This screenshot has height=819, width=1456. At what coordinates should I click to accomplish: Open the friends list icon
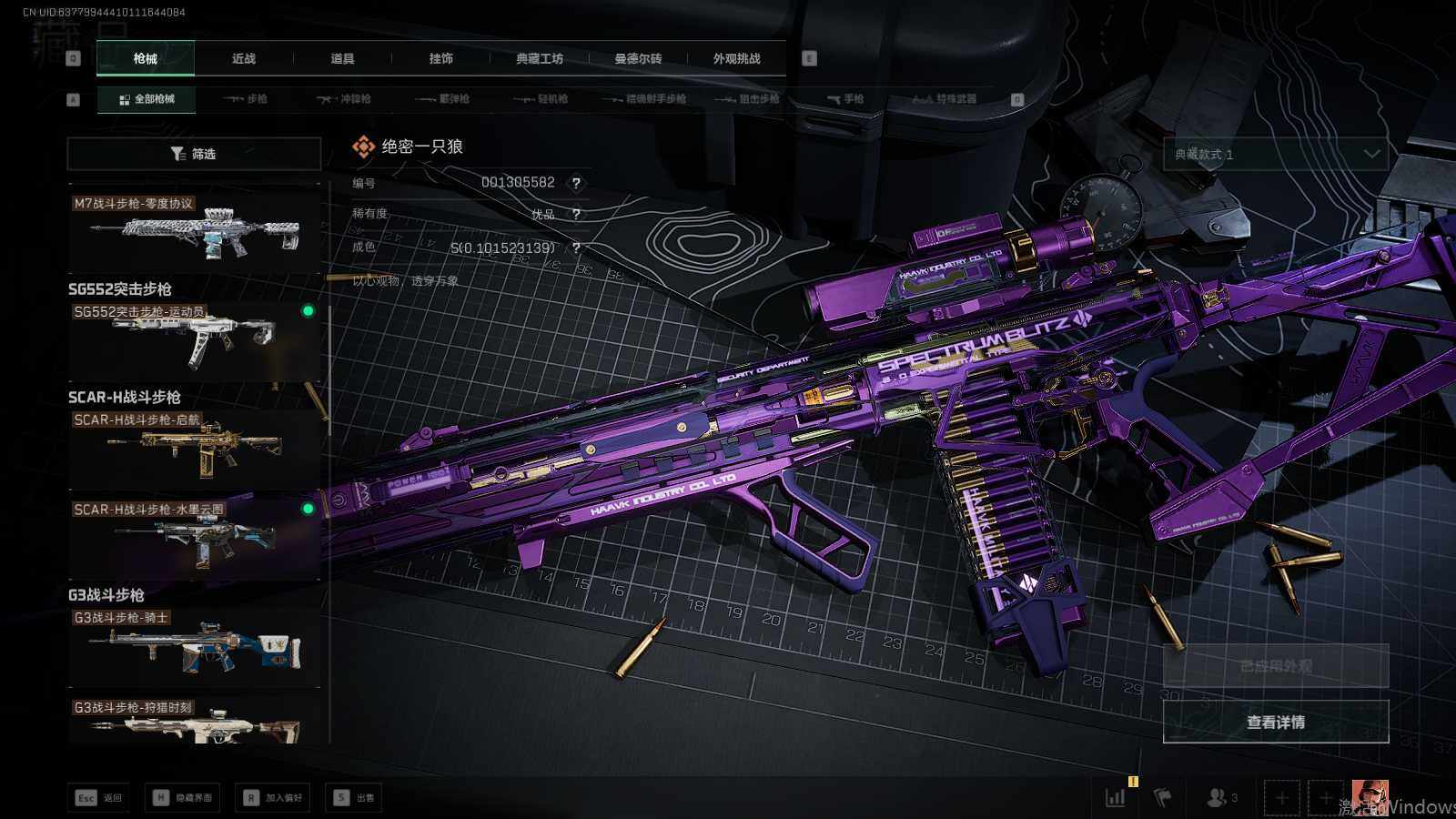(x=1220, y=798)
